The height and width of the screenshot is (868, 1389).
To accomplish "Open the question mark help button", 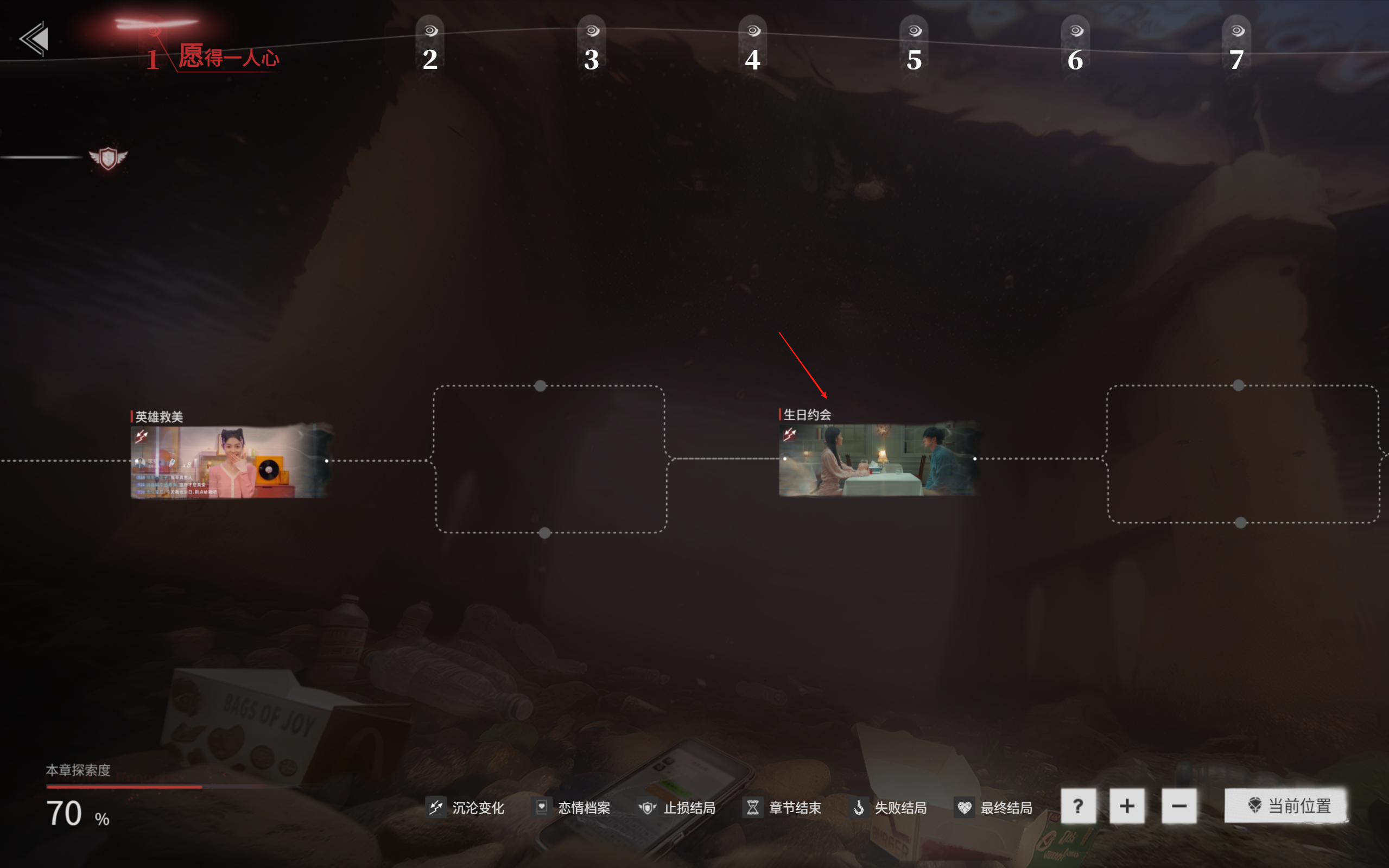I will click(1078, 807).
